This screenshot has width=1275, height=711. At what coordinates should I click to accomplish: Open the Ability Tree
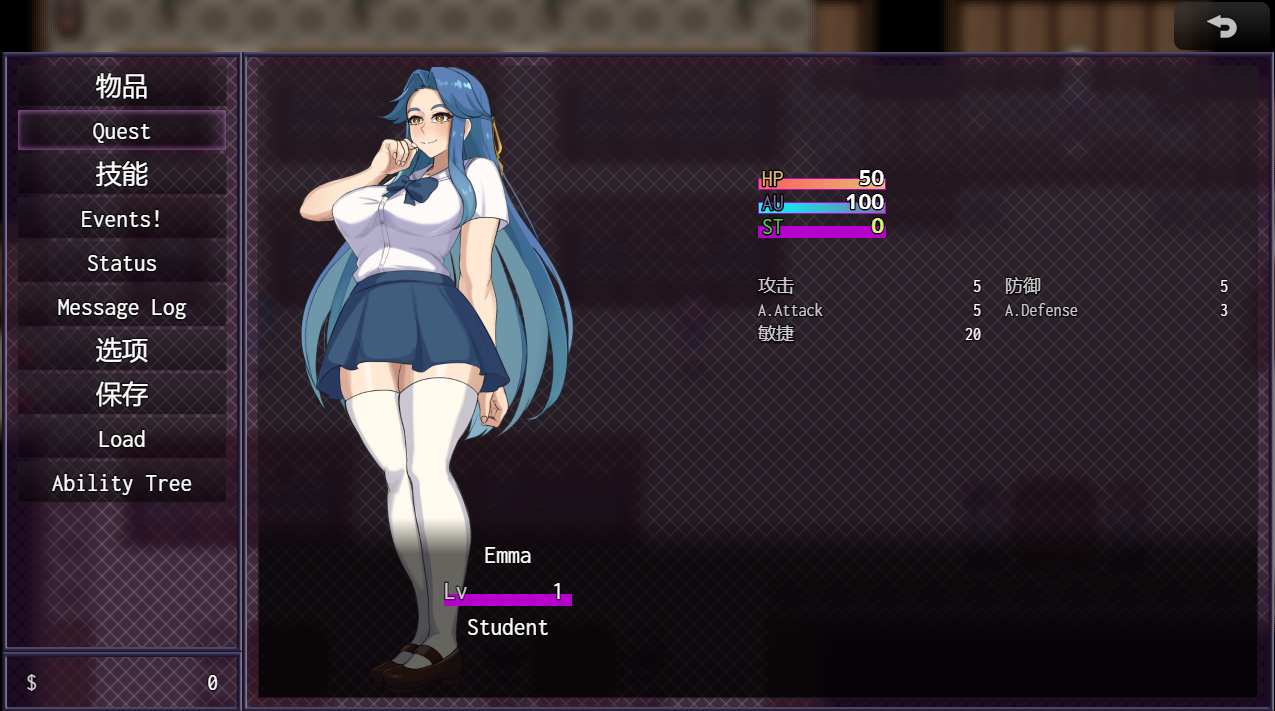pos(121,483)
